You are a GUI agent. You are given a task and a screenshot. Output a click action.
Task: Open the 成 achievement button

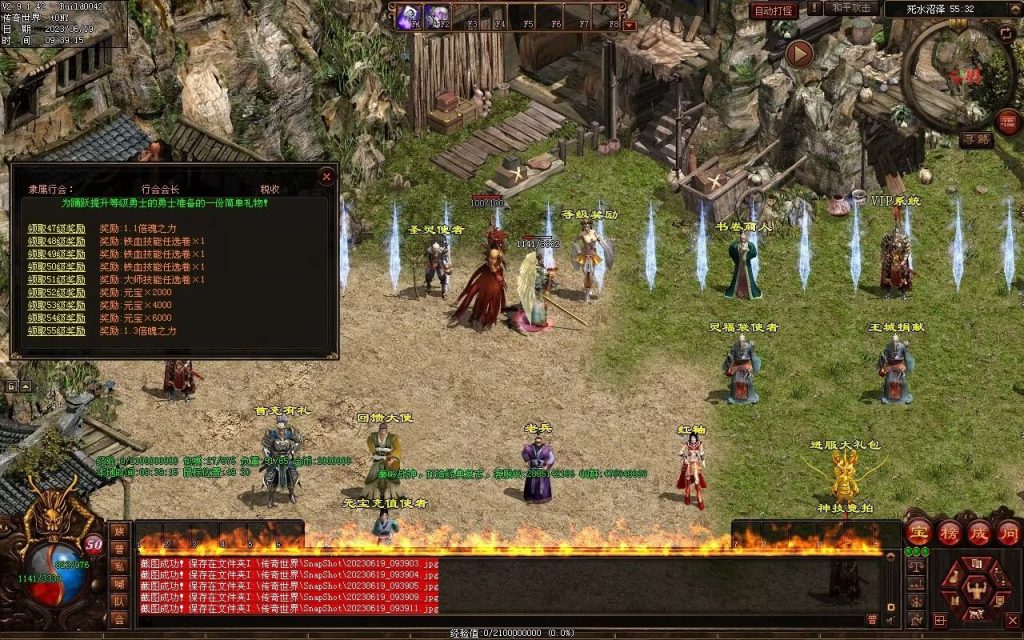pos(979,532)
